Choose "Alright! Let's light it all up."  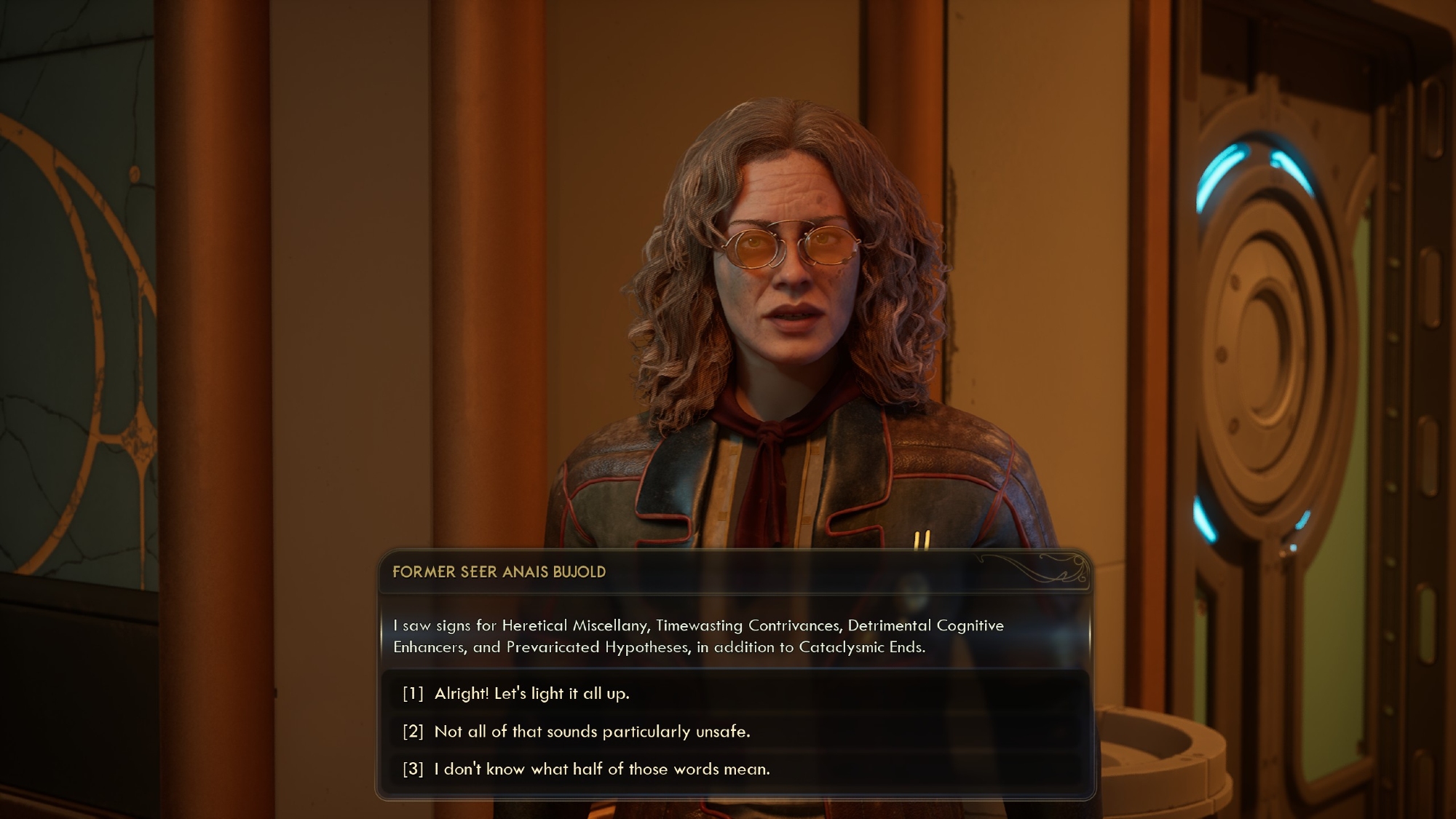pyautogui.click(x=531, y=694)
